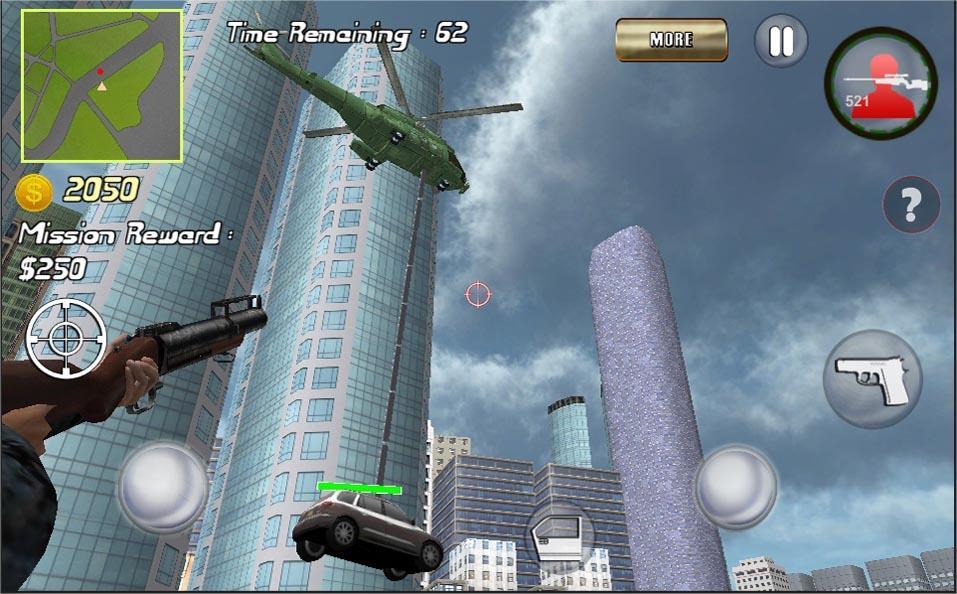
Task: Tap the sniper target icon
Action: (x=880, y=83)
